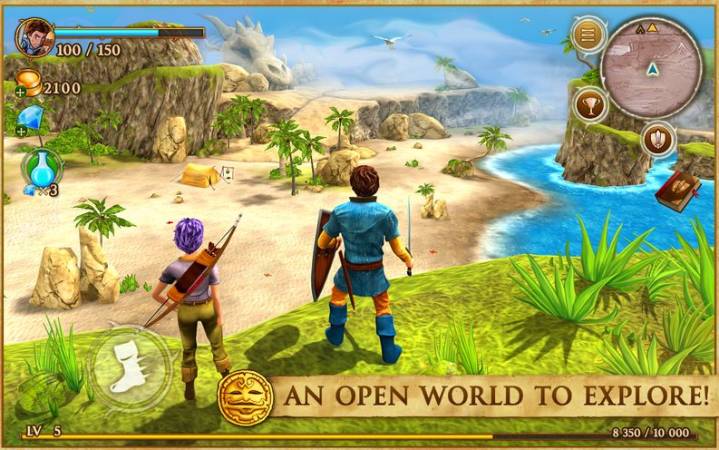Use the blue potion flask
This screenshot has height=450, width=719.
tap(40, 168)
